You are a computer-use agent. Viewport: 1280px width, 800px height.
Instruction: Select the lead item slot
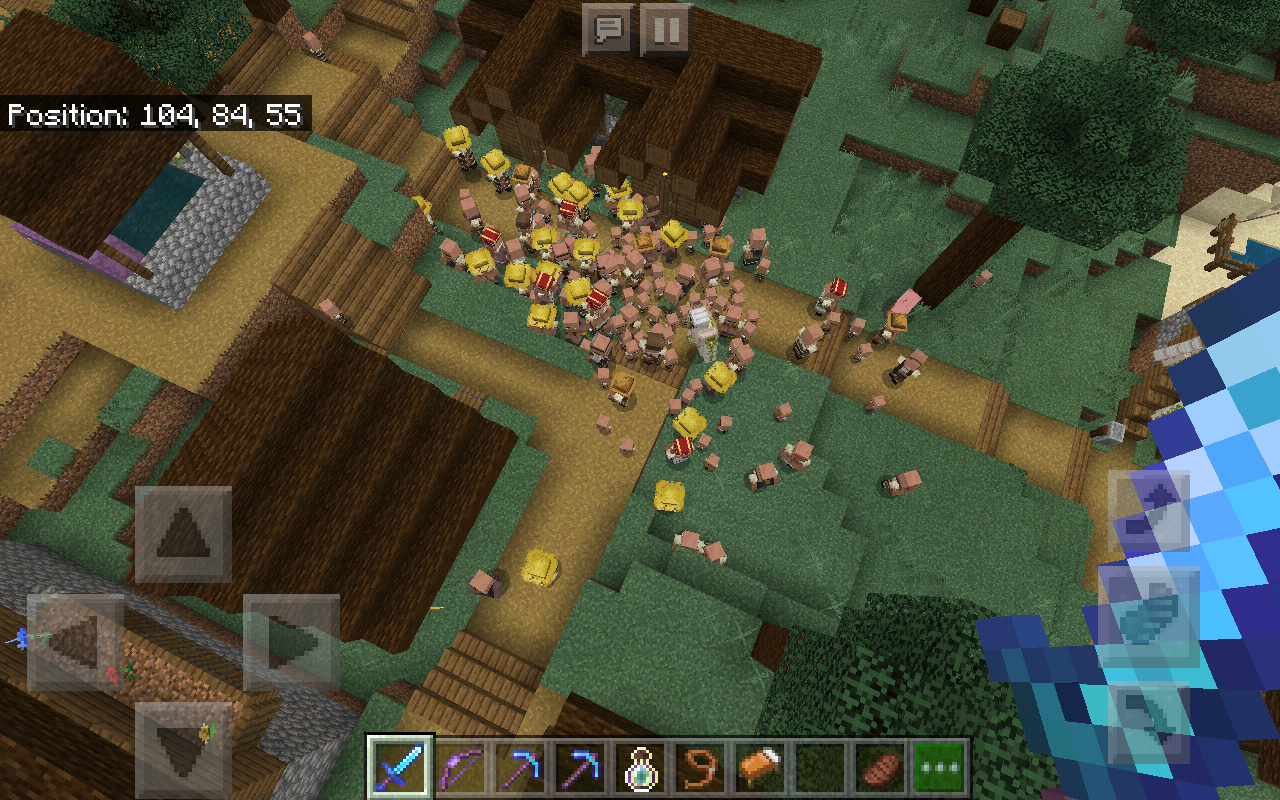[702, 769]
